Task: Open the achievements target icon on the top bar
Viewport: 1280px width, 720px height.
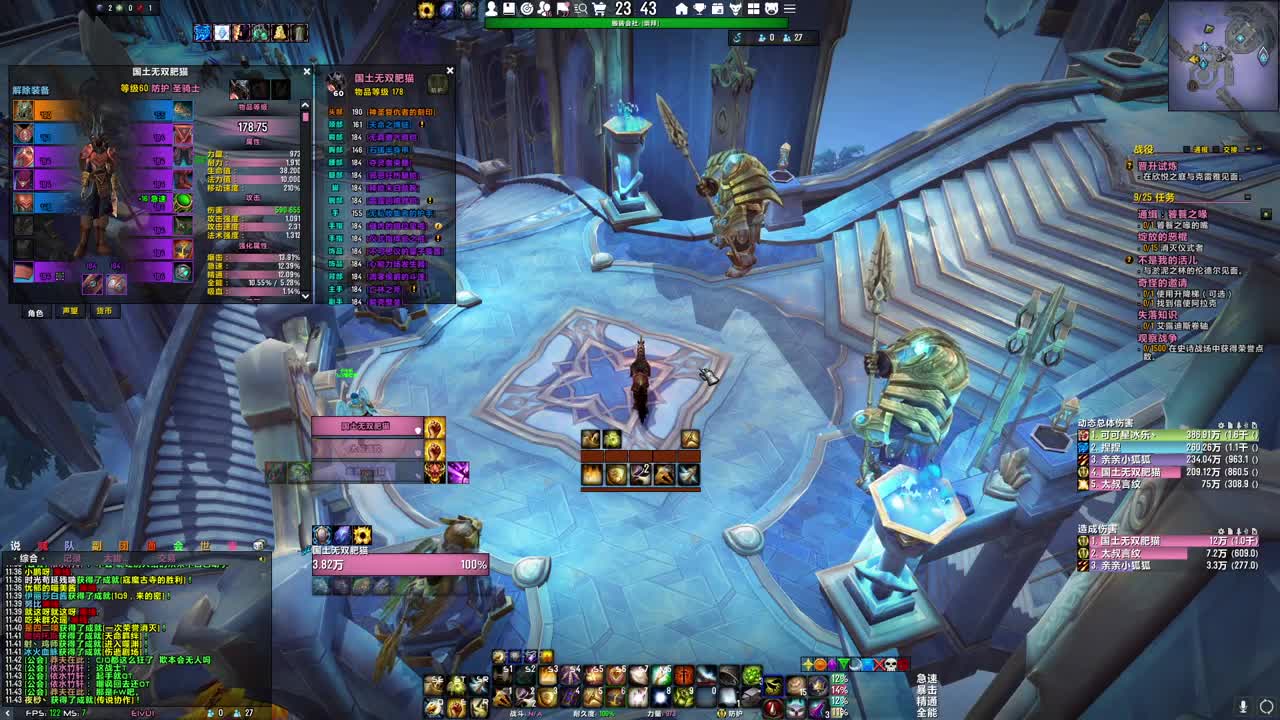Action: 528,9
